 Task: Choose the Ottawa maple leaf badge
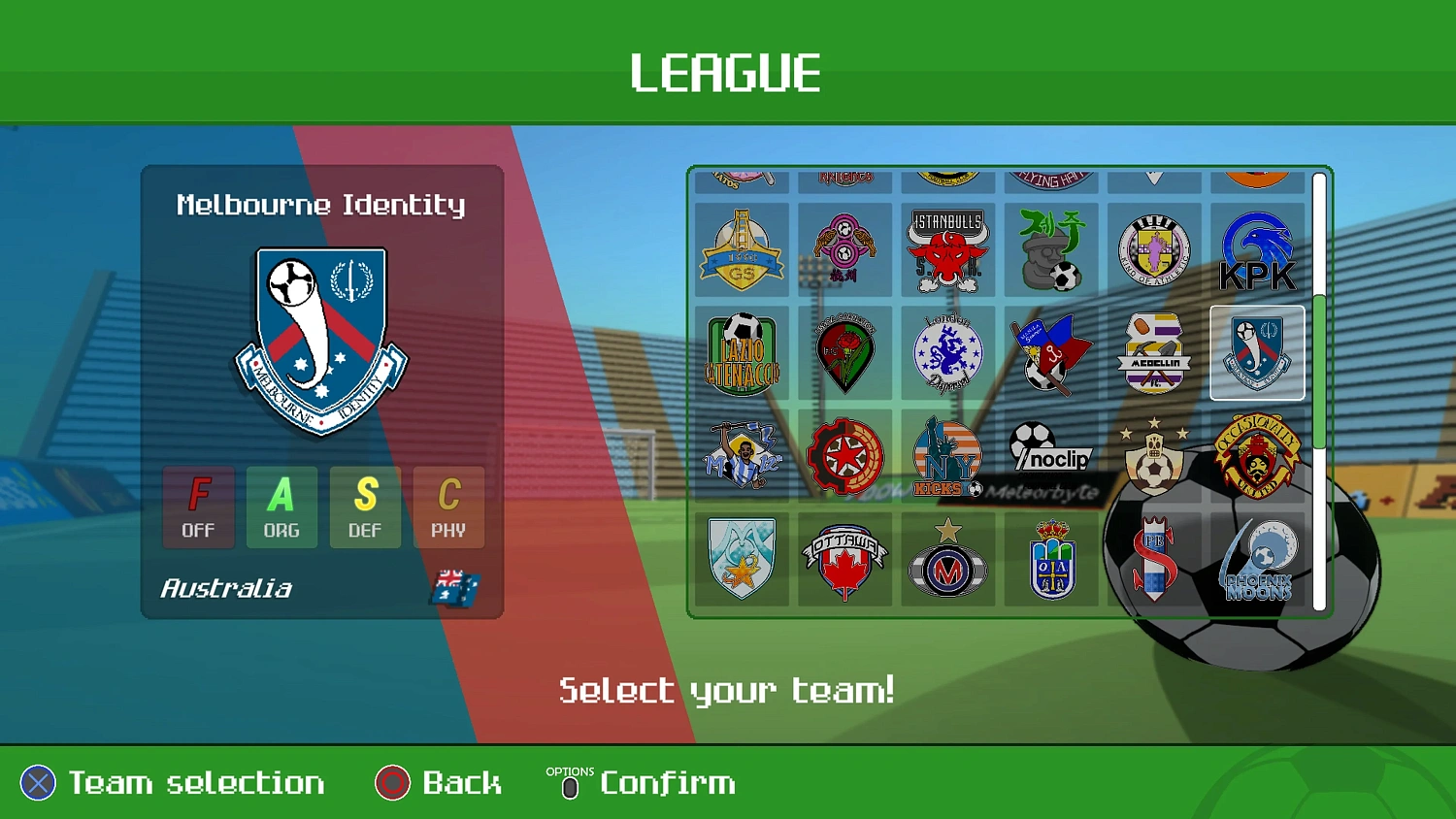click(844, 558)
